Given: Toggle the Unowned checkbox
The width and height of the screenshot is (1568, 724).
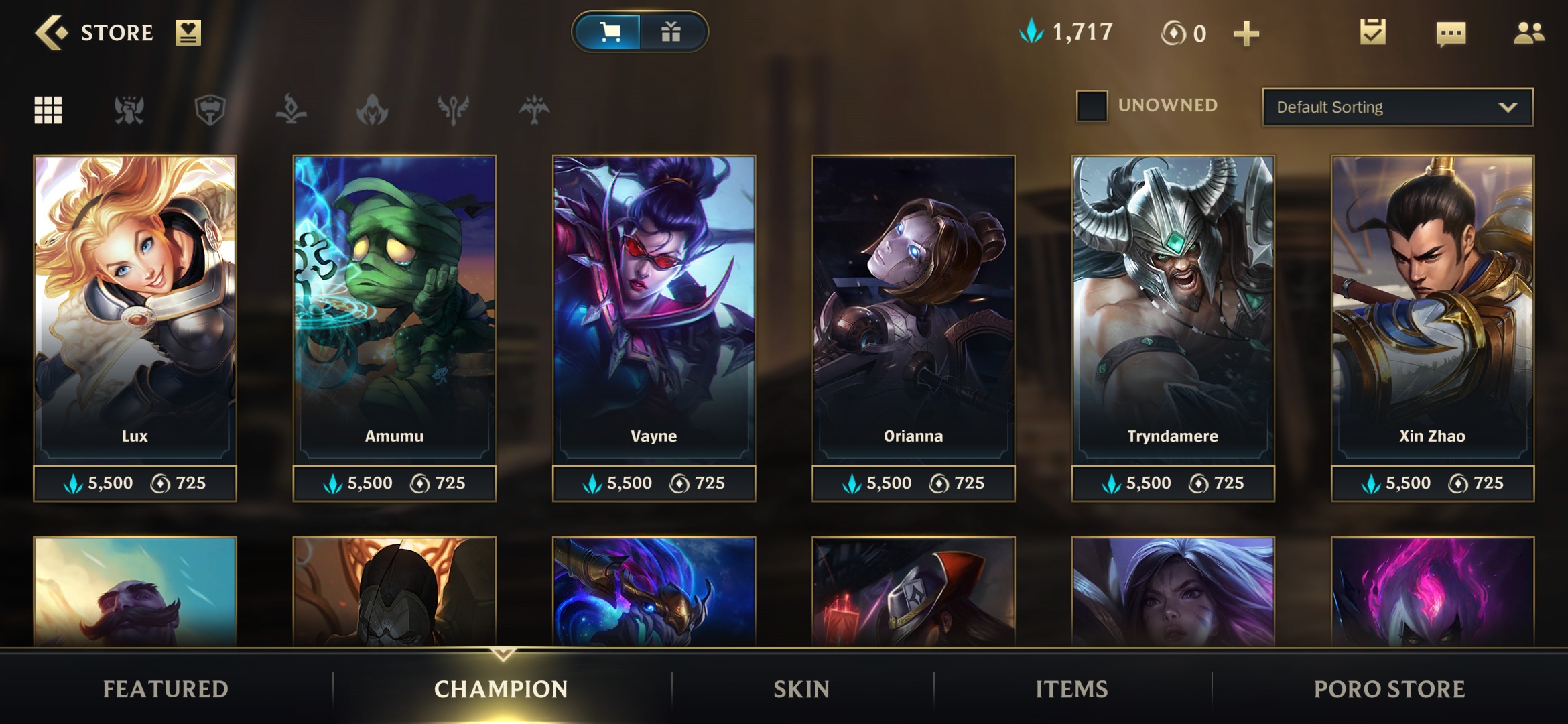Looking at the screenshot, I should (x=1092, y=106).
